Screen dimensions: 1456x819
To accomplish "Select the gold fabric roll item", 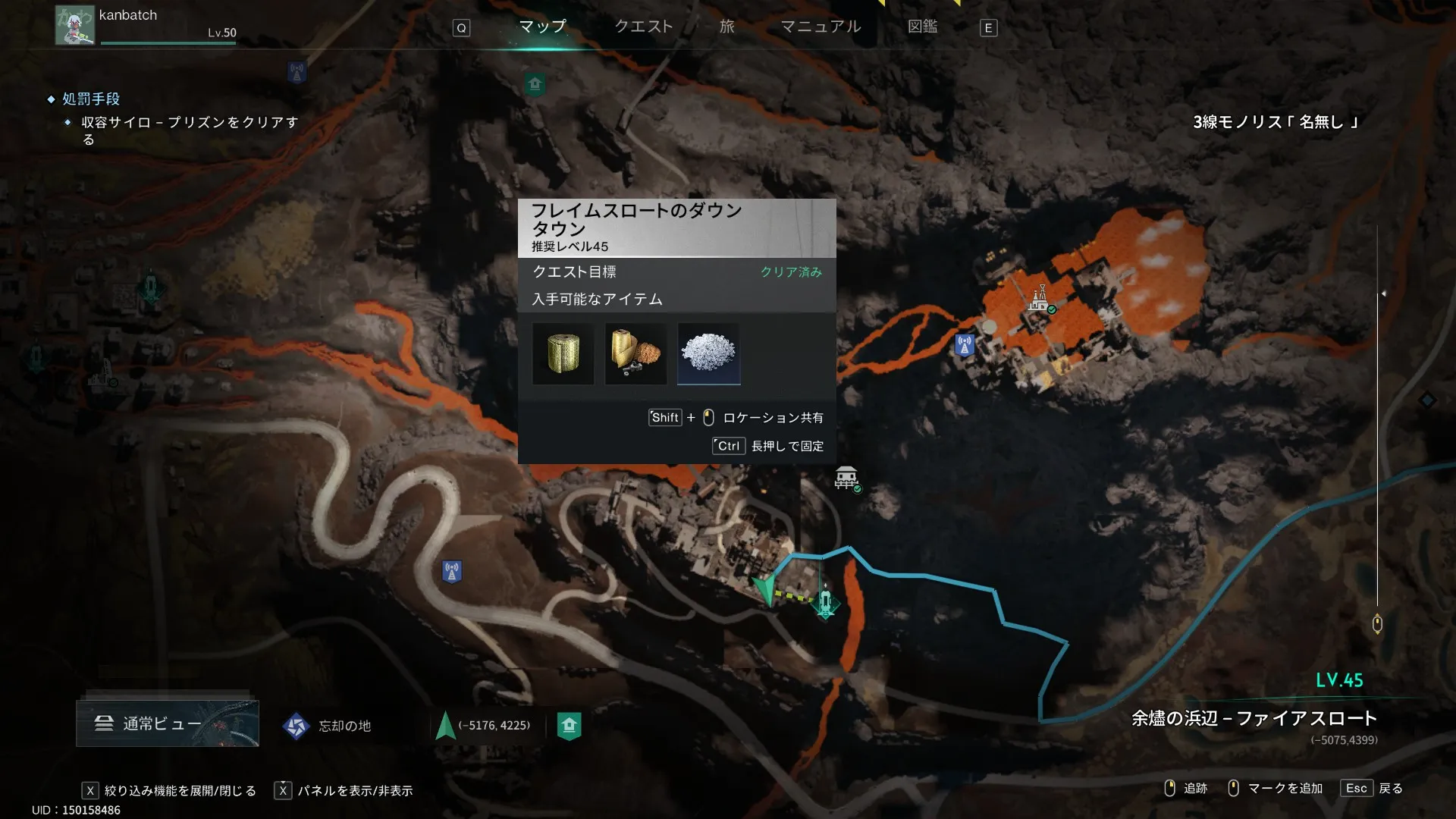I will [563, 353].
